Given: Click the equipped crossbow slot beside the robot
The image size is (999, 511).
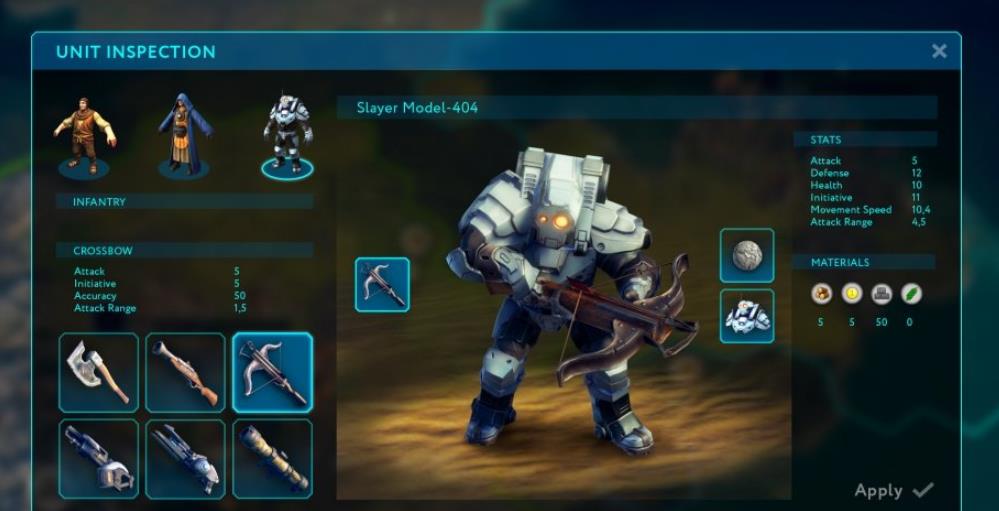Looking at the screenshot, I should [382, 285].
